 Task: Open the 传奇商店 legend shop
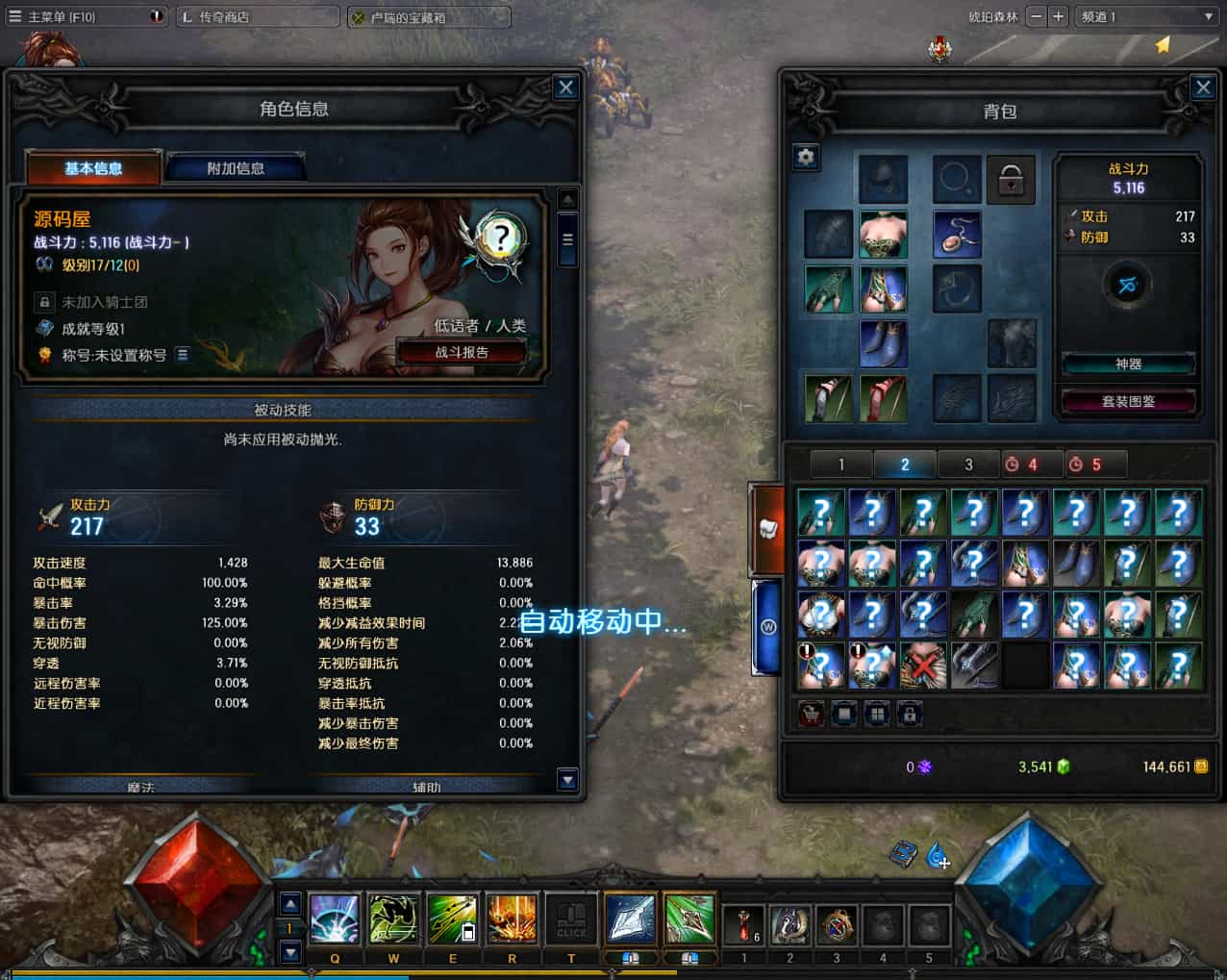click(257, 16)
